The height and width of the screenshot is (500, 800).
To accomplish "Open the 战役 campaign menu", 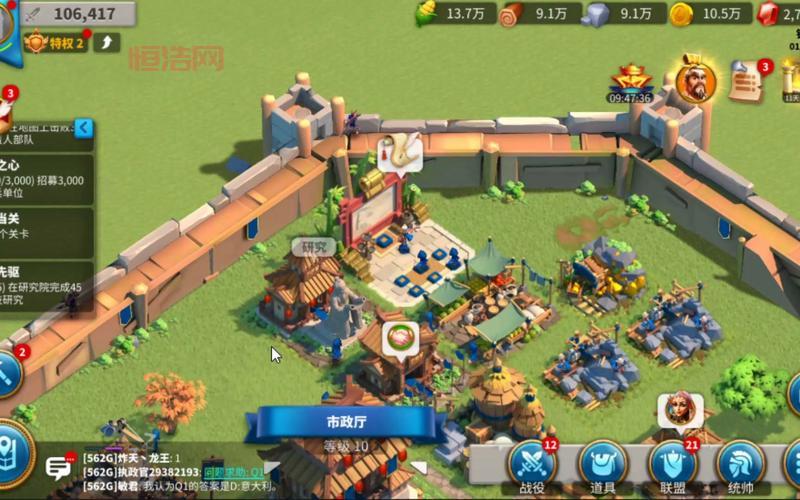I will coord(532,464).
